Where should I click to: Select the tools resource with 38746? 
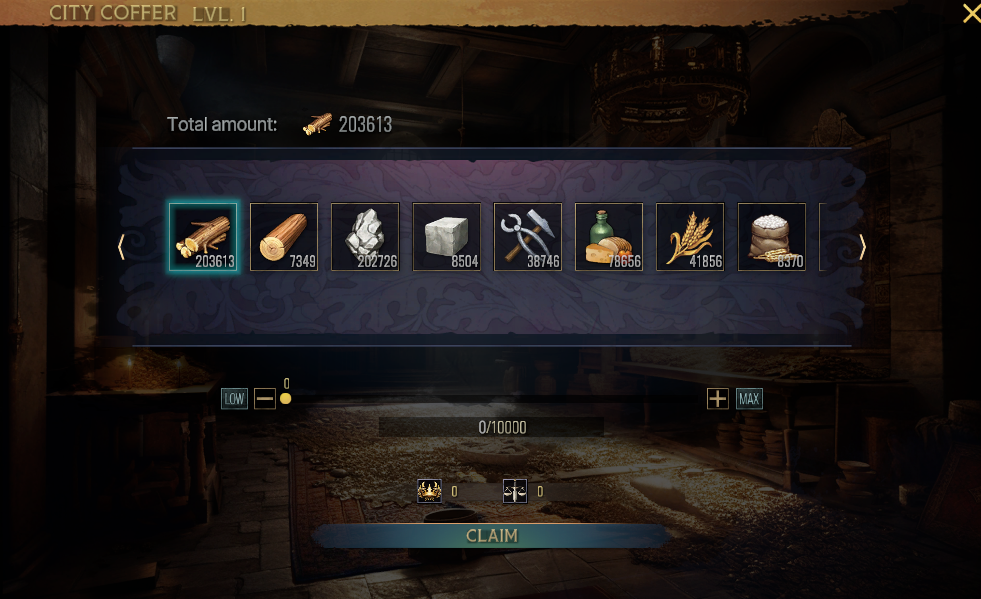528,237
